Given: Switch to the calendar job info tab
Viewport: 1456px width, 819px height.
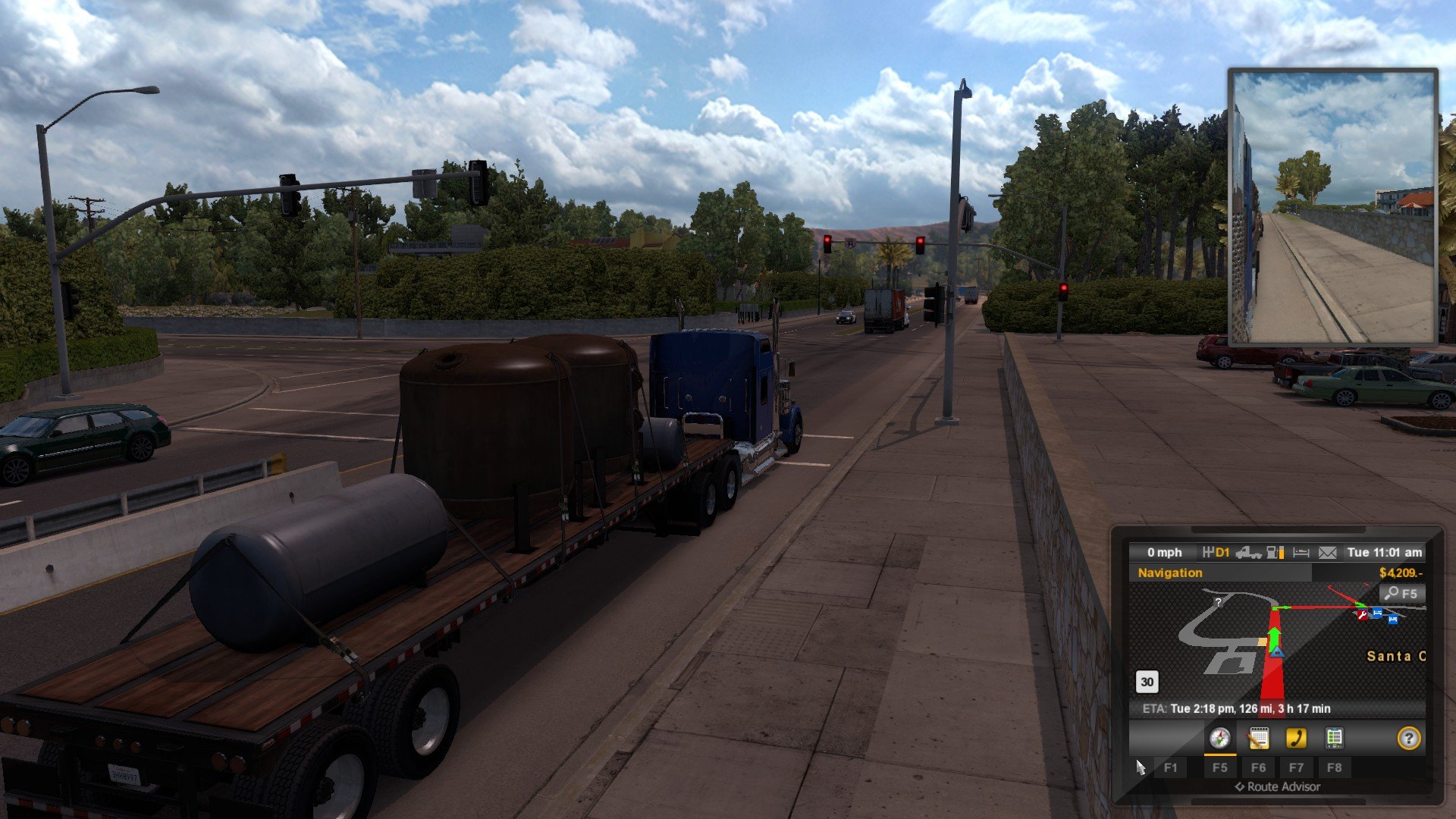Looking at the screenshot, I should point(1258,738).
